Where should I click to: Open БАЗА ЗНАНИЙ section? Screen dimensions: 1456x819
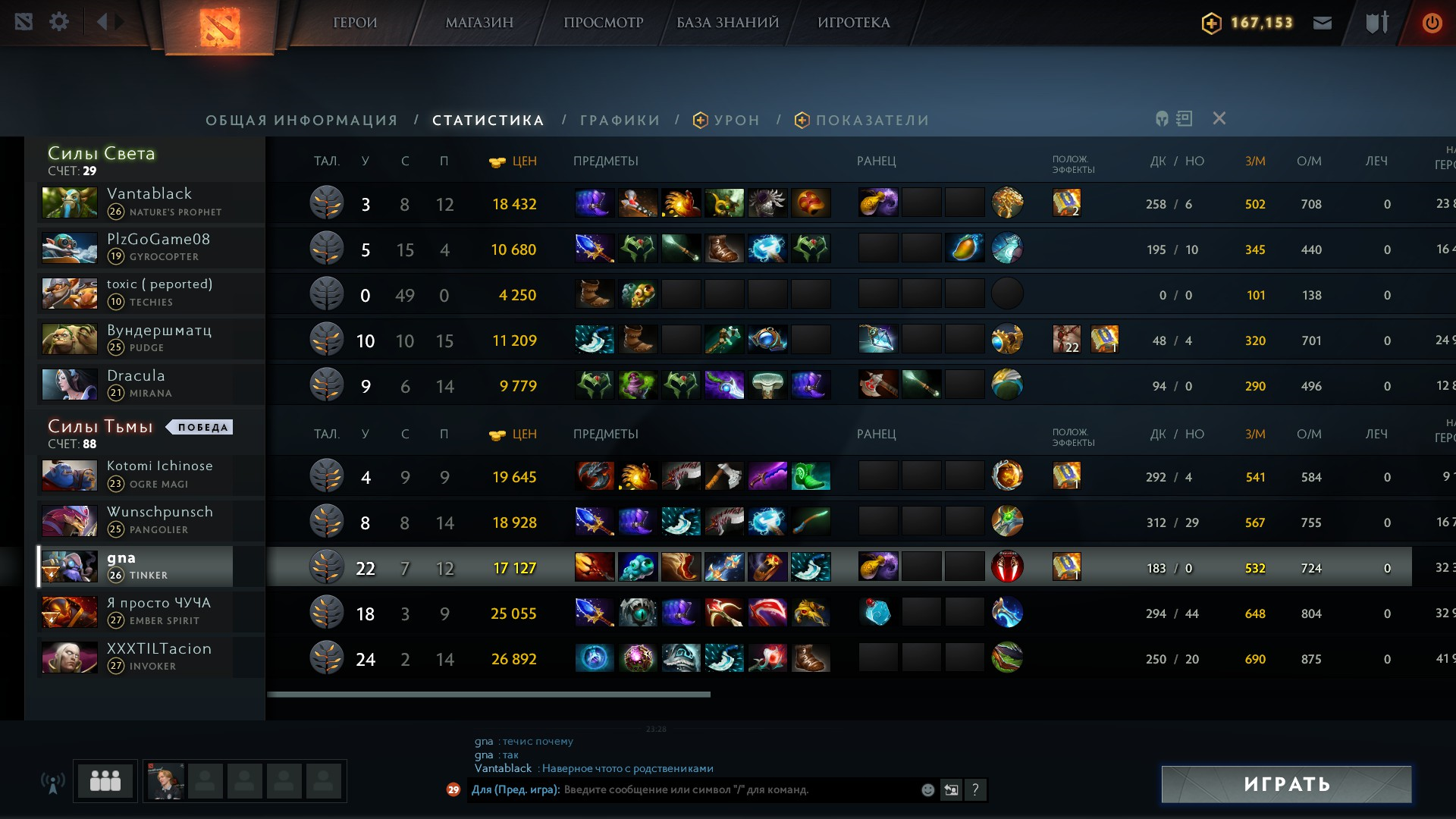(727, 23)
